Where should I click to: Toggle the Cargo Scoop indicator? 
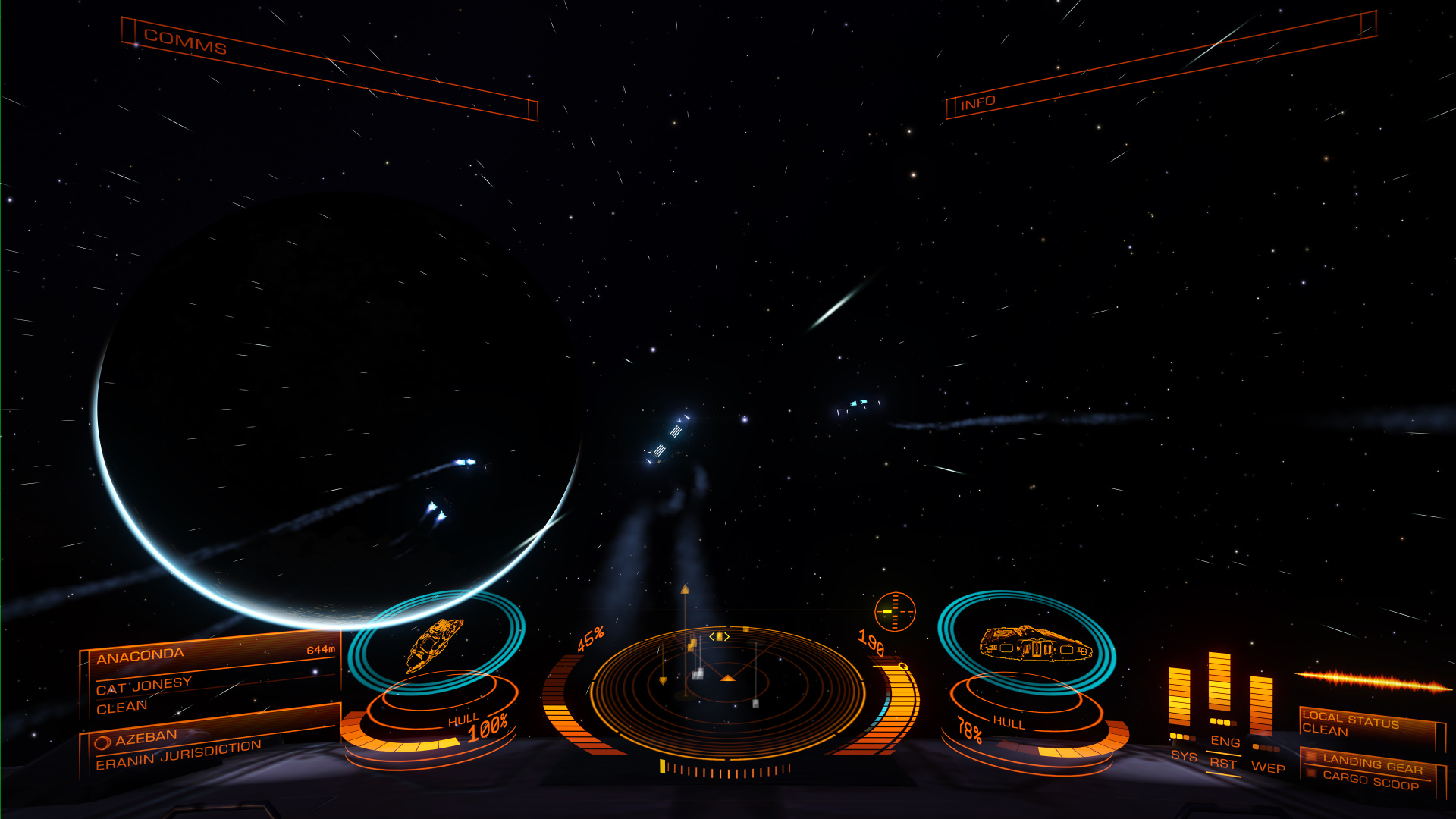coord(1370,780)
